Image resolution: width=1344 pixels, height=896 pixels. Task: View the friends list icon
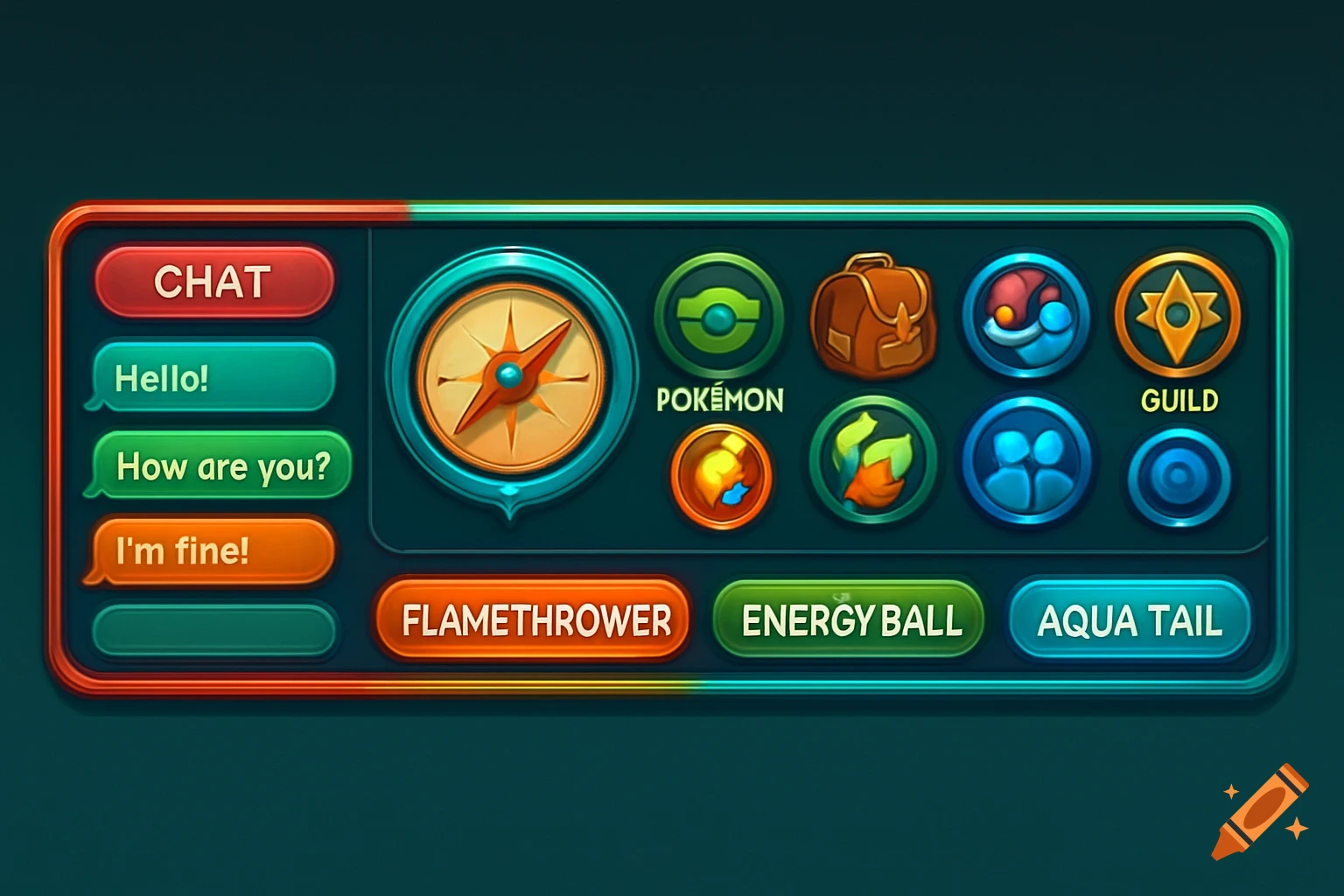pos(1025,468)
